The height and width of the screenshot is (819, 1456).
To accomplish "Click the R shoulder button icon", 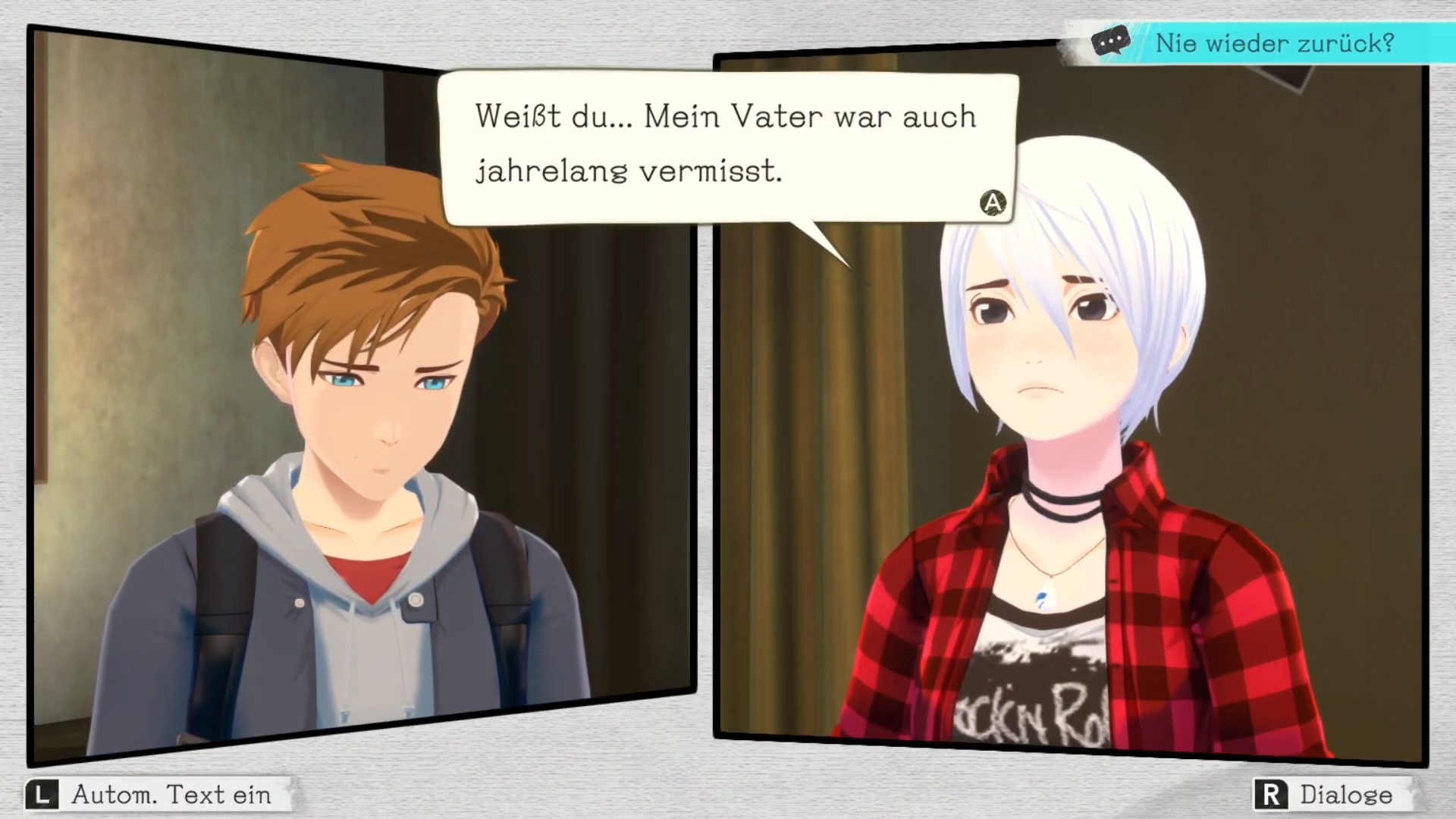I will coord(1272,795).
